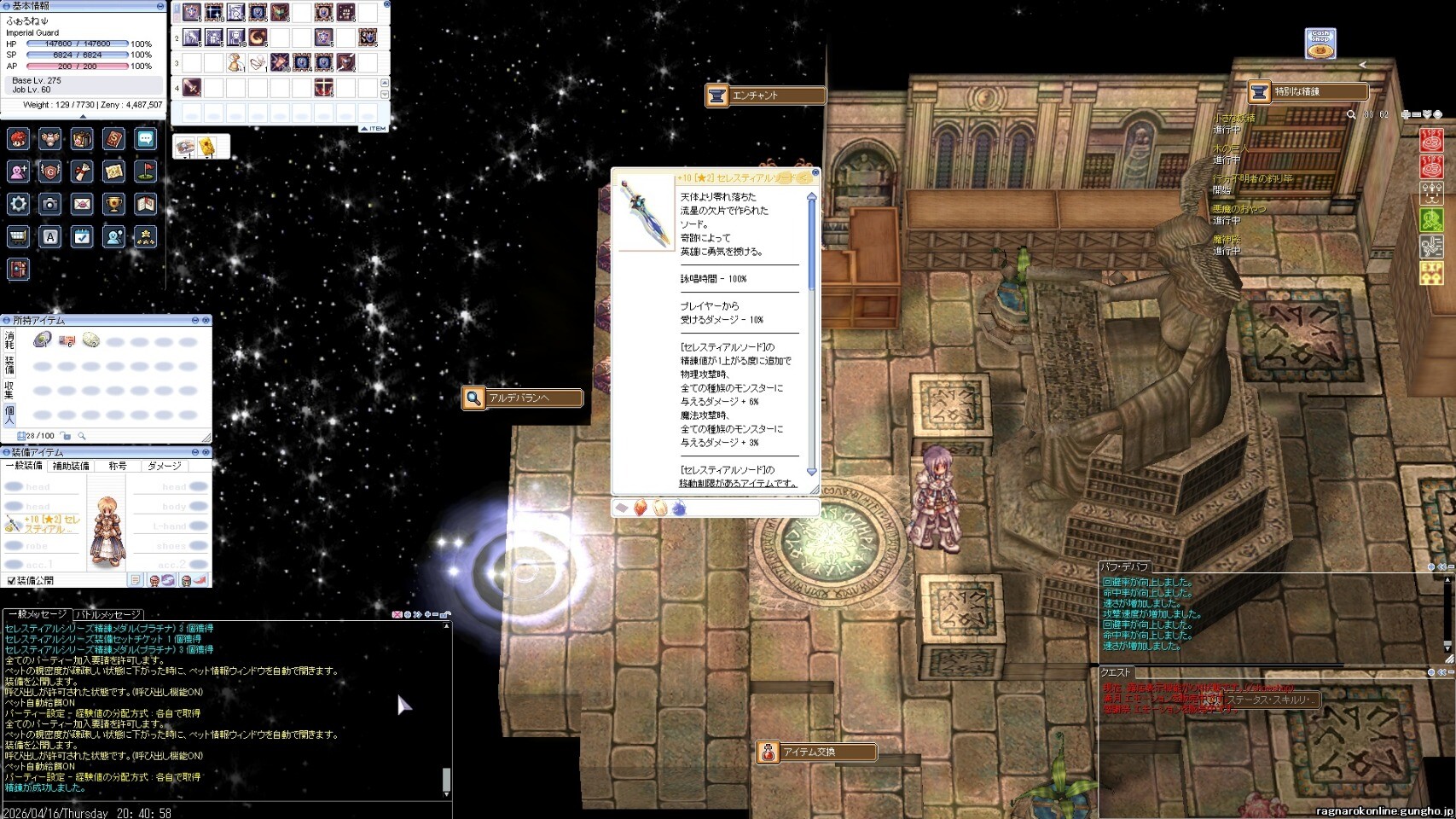The image size is (1456, 819).
Task: Select the 装備 tab in inventory
Action: tap(9, 366)
